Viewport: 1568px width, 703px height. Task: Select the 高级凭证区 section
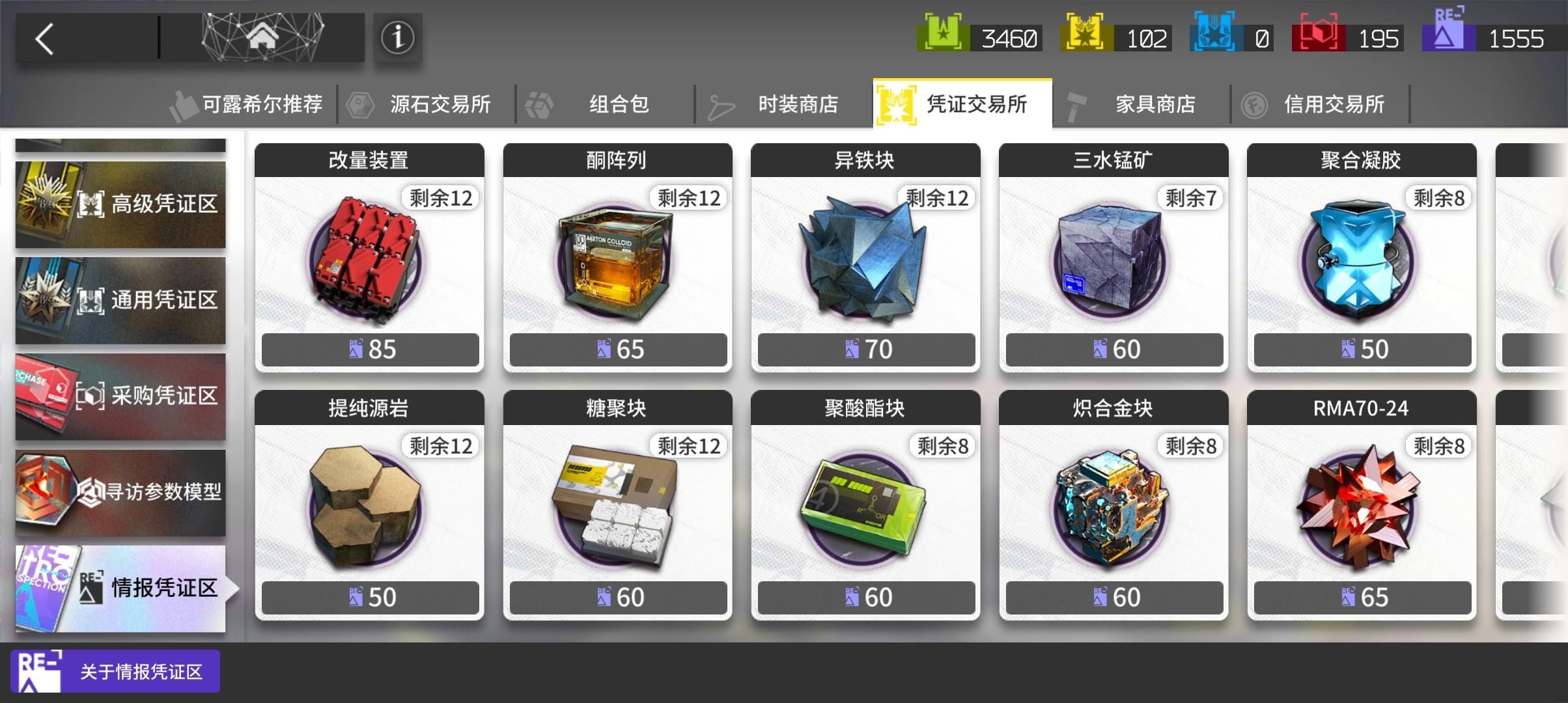(120, 204)
